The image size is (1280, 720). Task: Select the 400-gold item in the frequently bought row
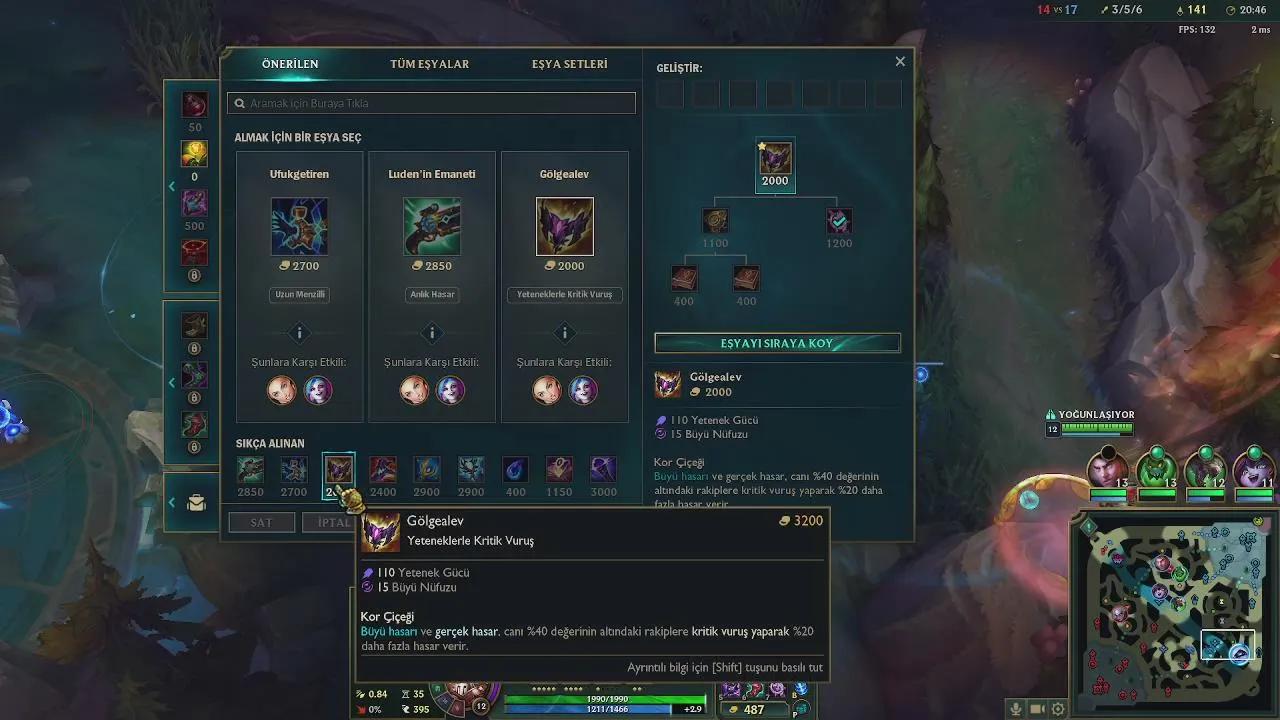pos(515,470)
